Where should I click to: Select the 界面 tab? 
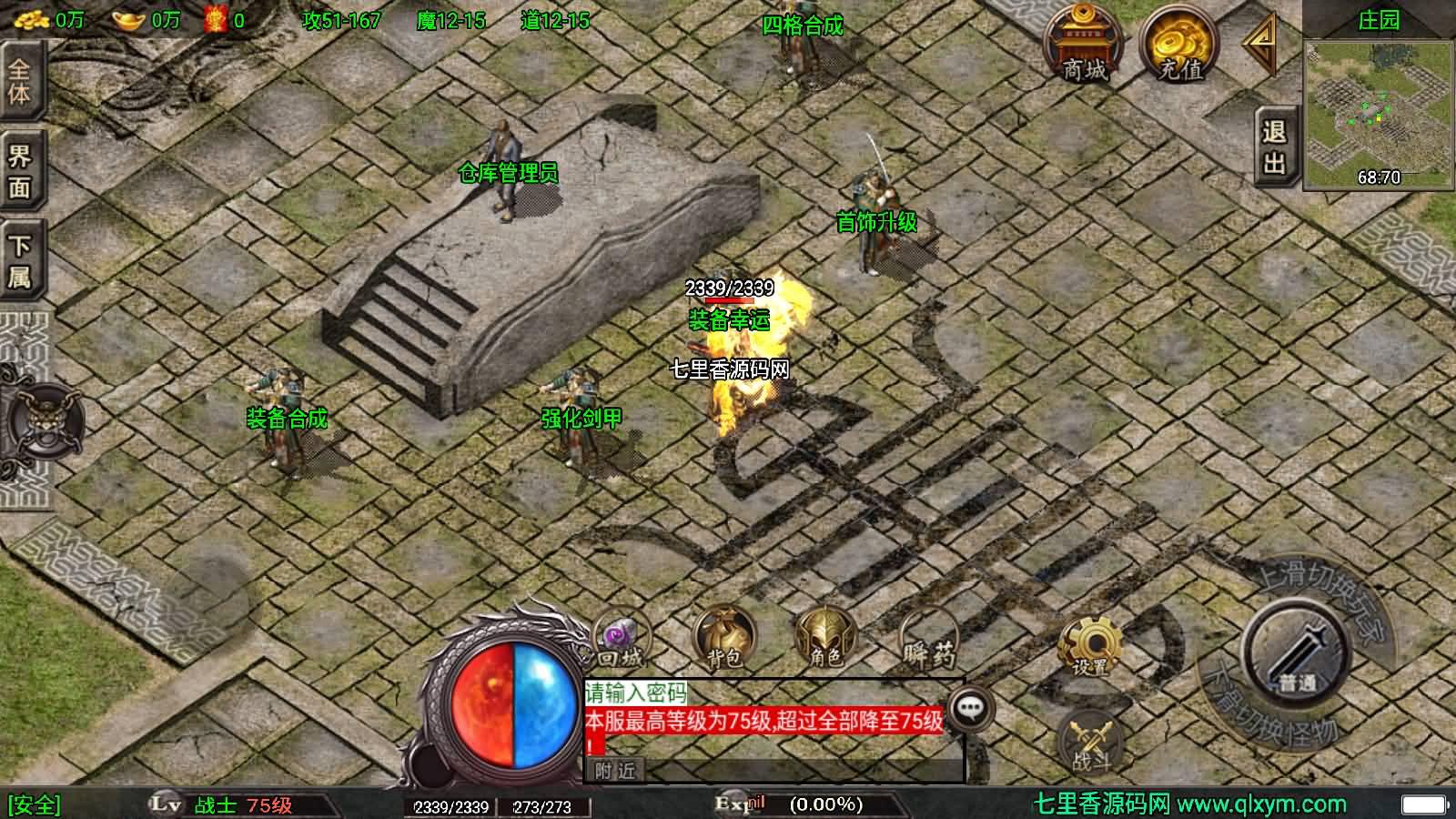(20, 172)
